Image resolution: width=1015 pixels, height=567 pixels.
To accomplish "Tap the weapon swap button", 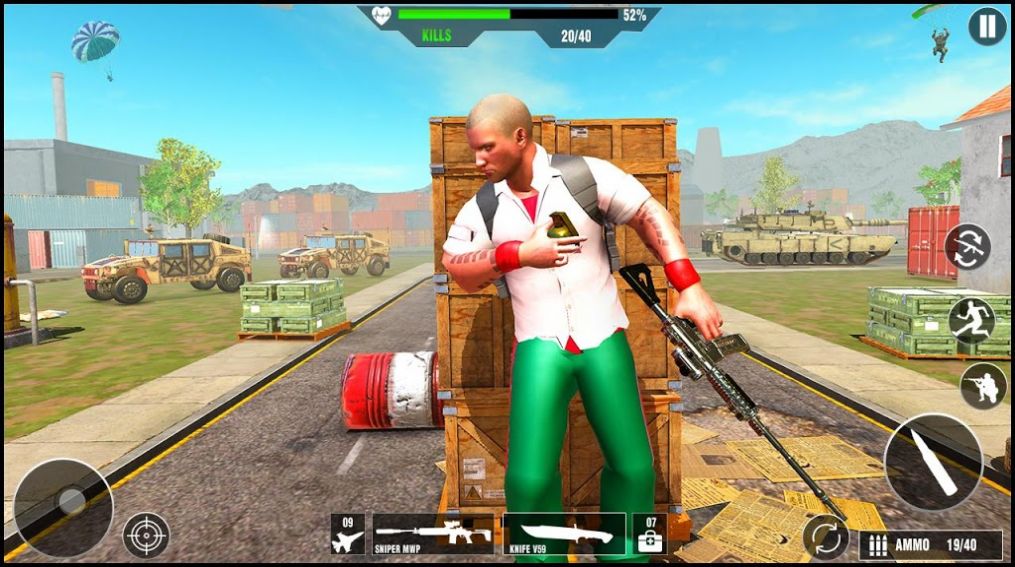I will pos(967,246).
